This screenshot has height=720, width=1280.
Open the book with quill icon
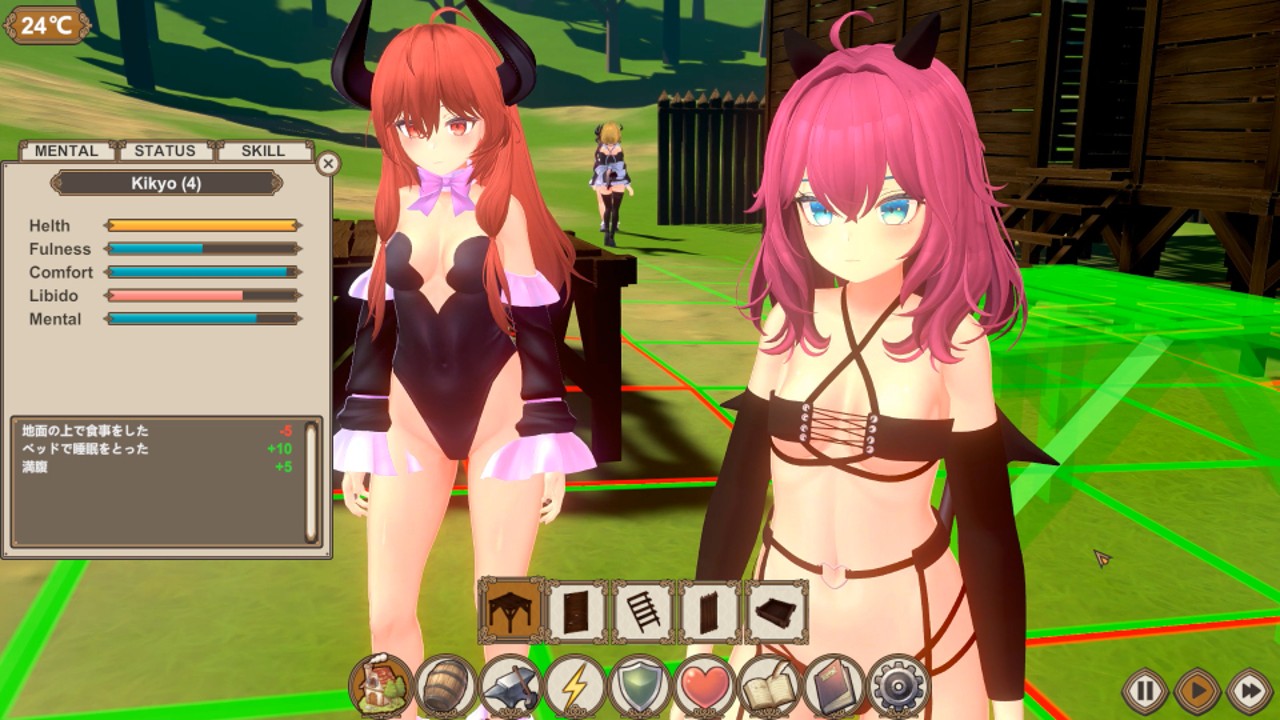click(x=769, y=687)
